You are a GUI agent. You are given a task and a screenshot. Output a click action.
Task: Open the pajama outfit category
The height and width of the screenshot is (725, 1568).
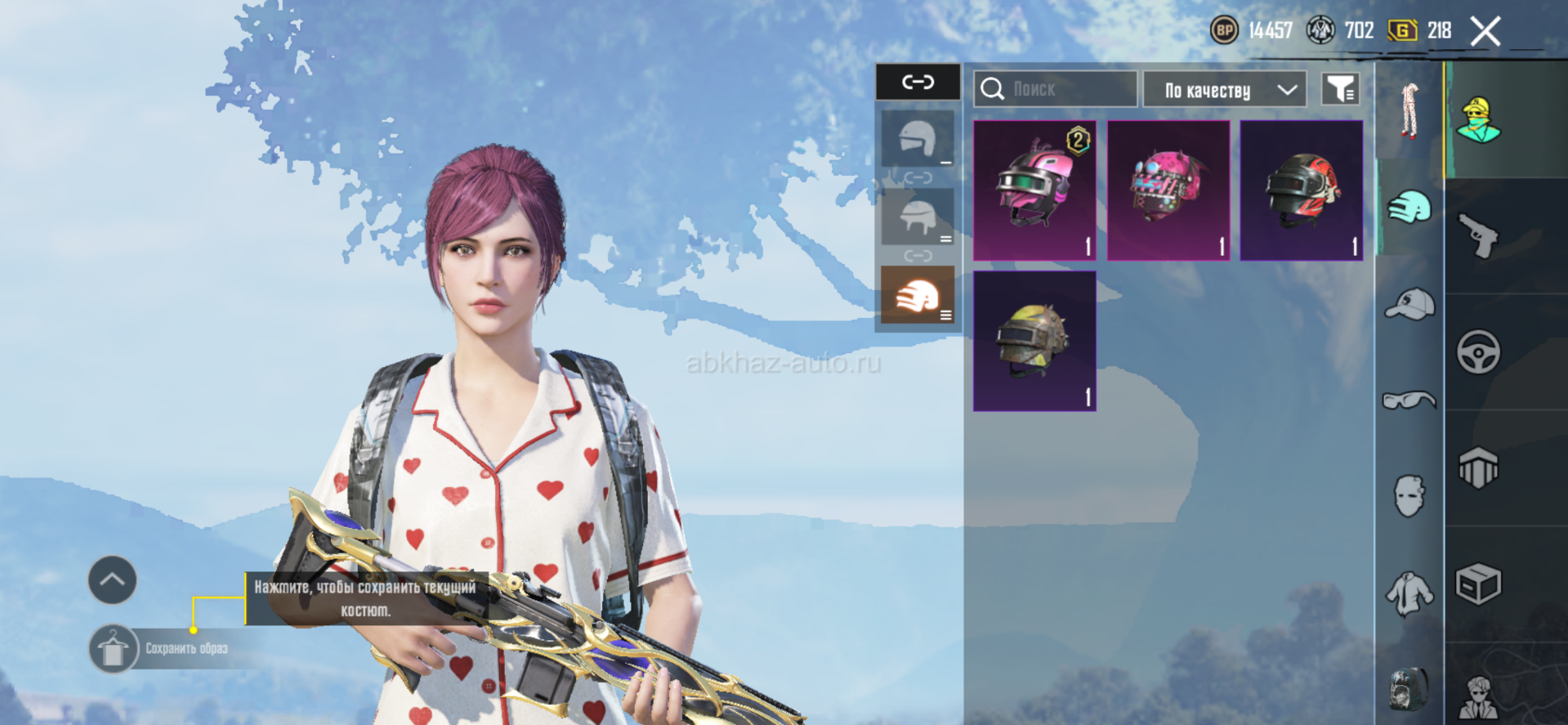tap(1409, 110)
